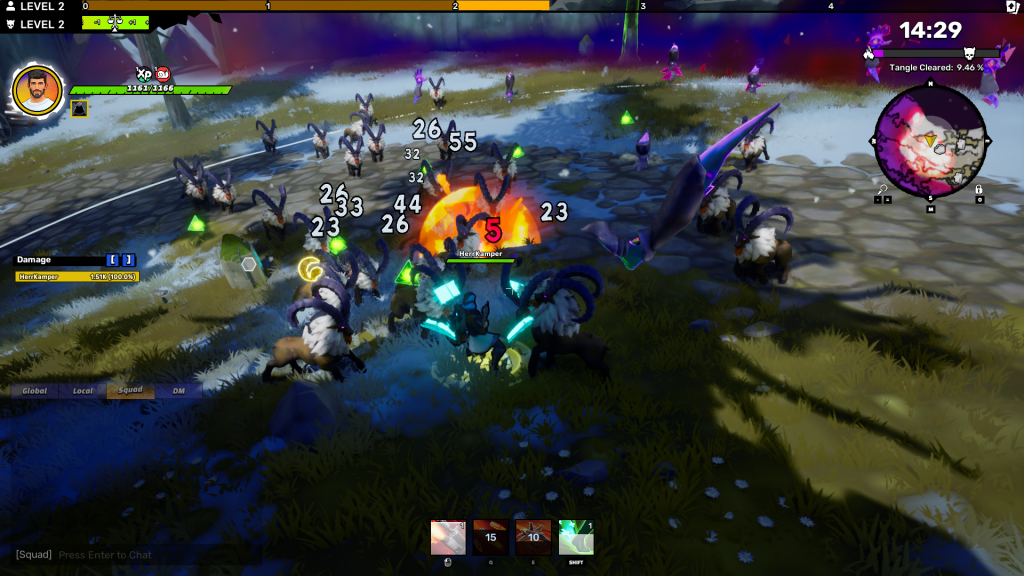Toggle the minimap padlock icon
1024x576 pixels.
point(978,188)
